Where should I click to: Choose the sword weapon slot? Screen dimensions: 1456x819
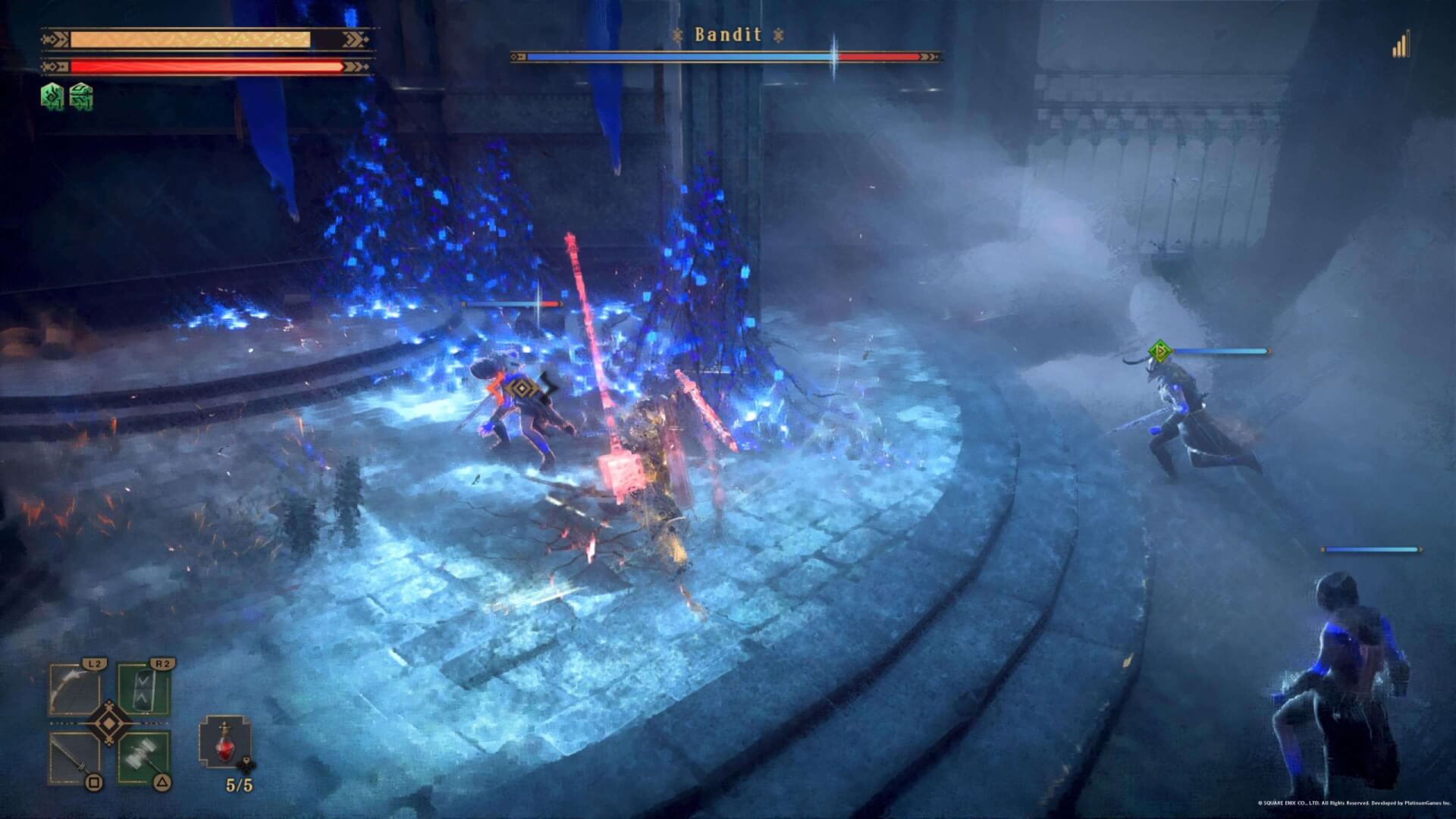(74, 758)
